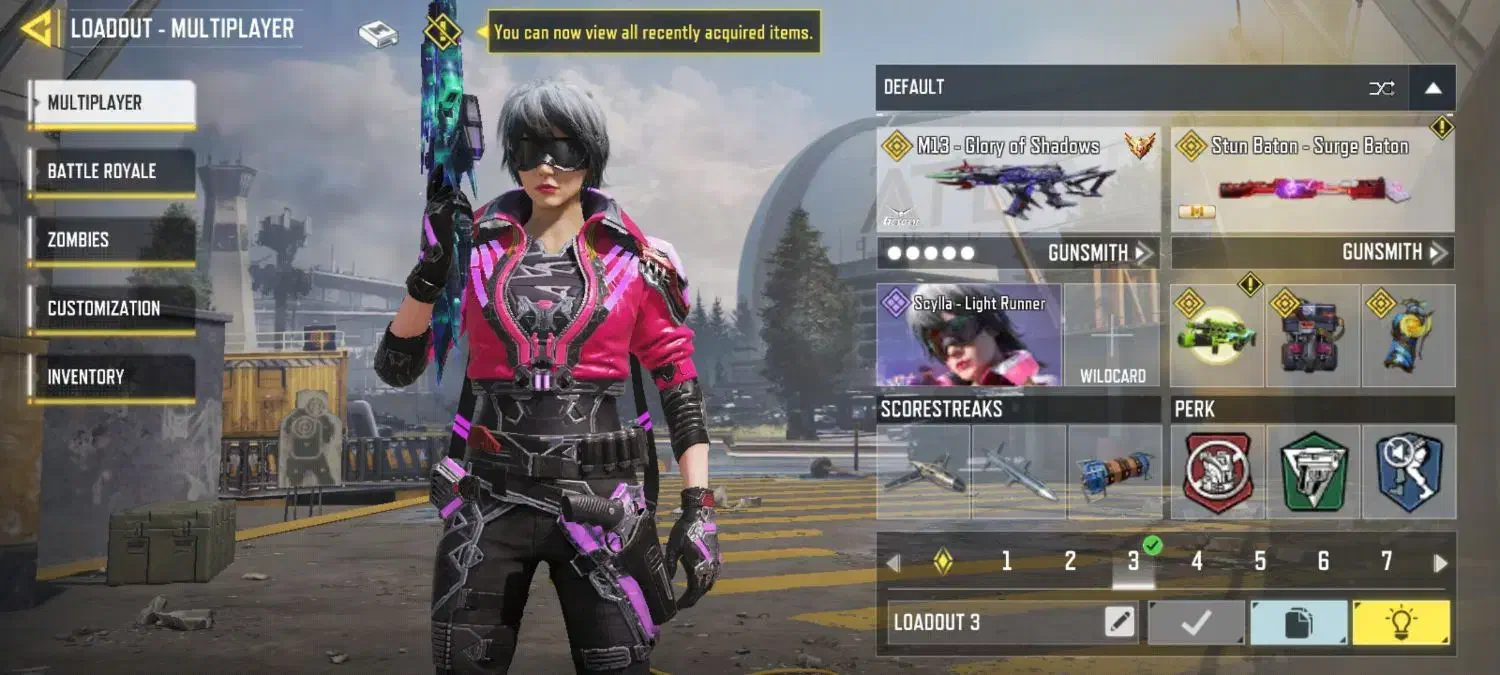Show next loadouts with the right arrow
This screenshot has height=675, width=1500.
[1440, 563]
